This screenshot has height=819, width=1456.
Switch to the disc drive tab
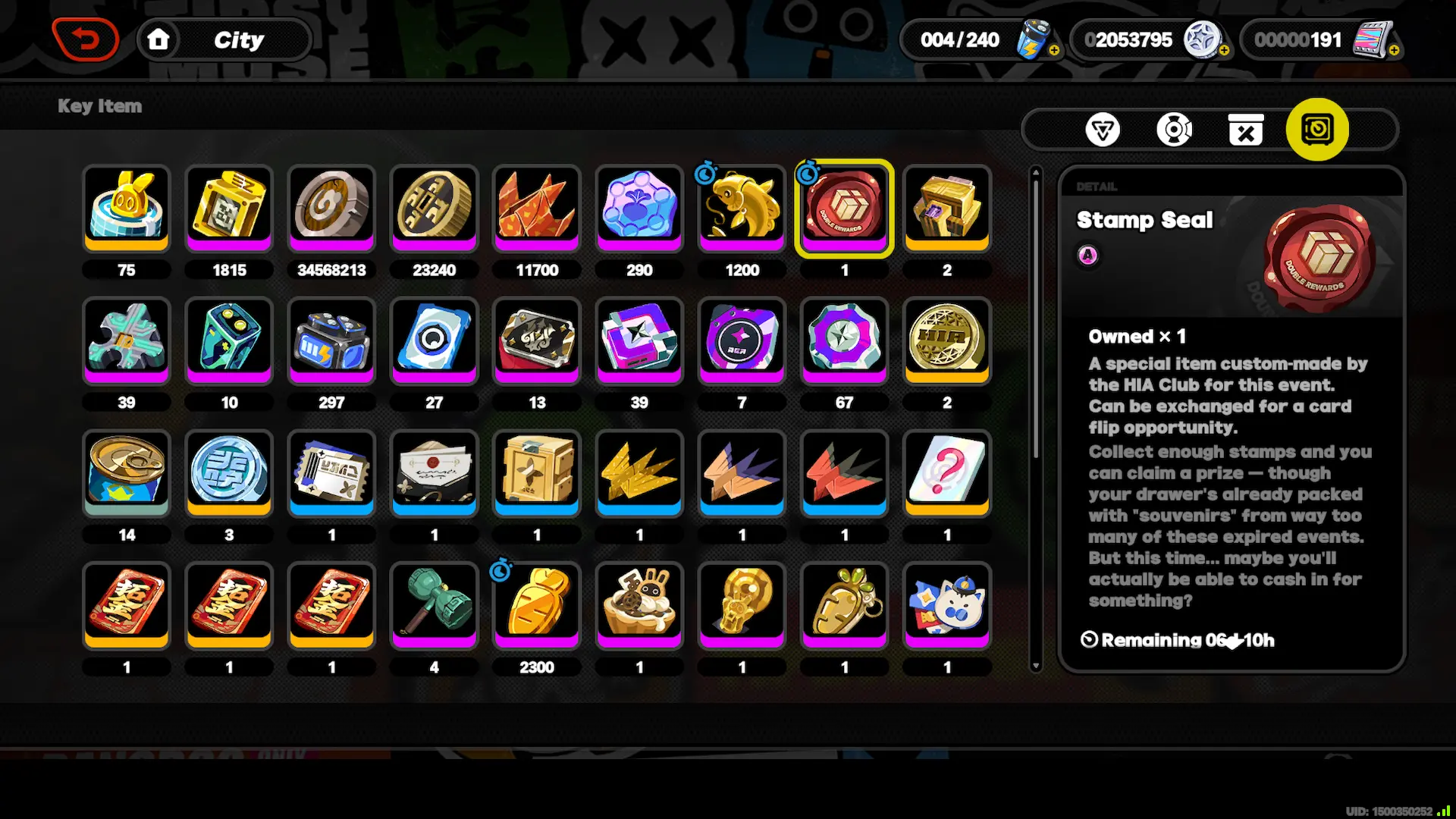point(1174,130)
